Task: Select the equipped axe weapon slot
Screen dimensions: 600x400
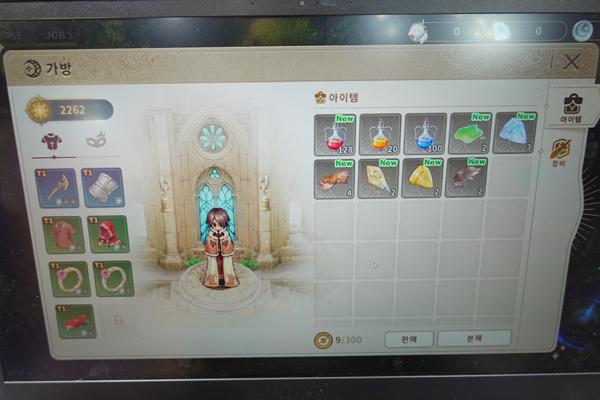Action: (x=61, y=188)
